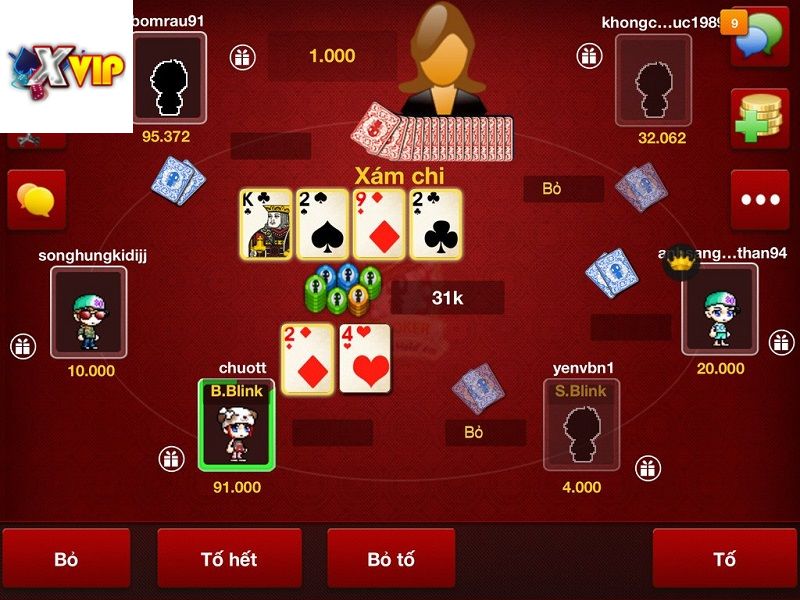Send a gift to songhungkidijj

[23, 346]
